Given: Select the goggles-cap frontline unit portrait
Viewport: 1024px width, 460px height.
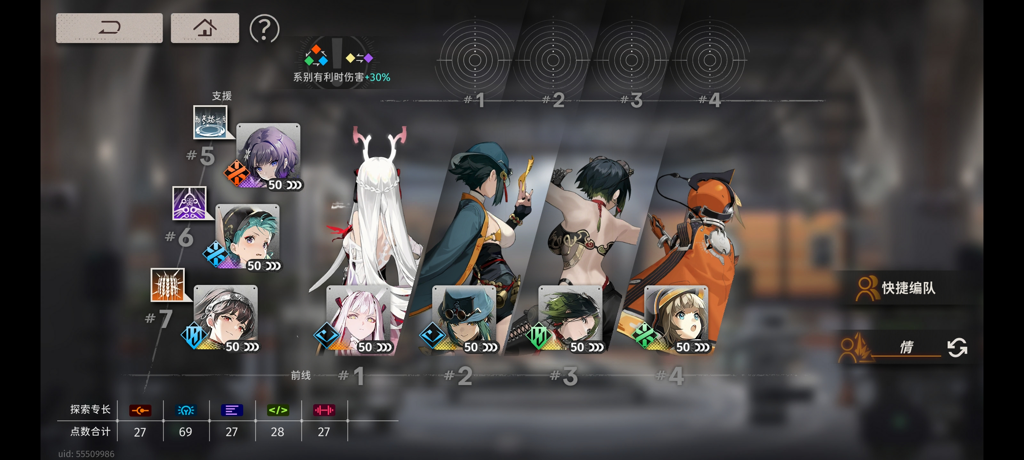Looking at the screenshot, I should [463, 318].
